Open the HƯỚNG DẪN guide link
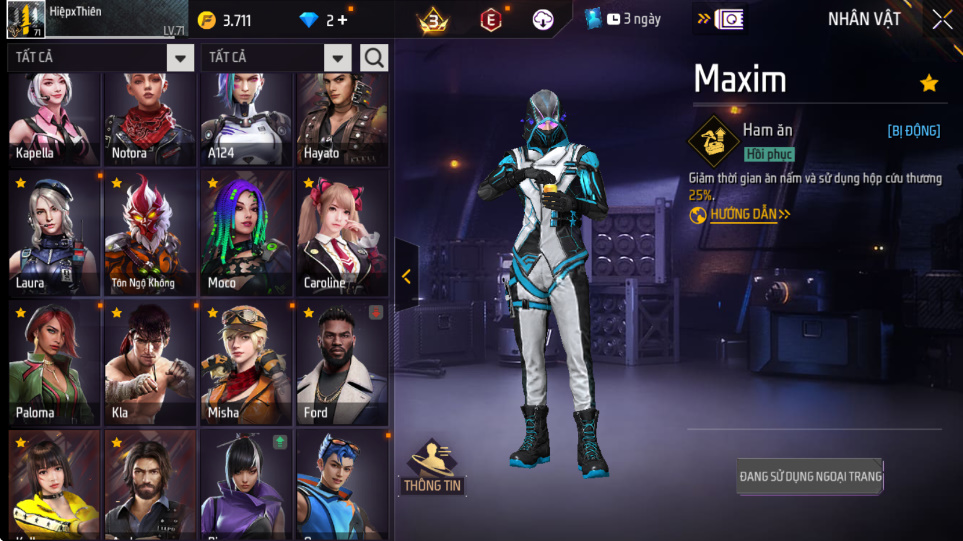963x541 pixels. pos(741,214)
